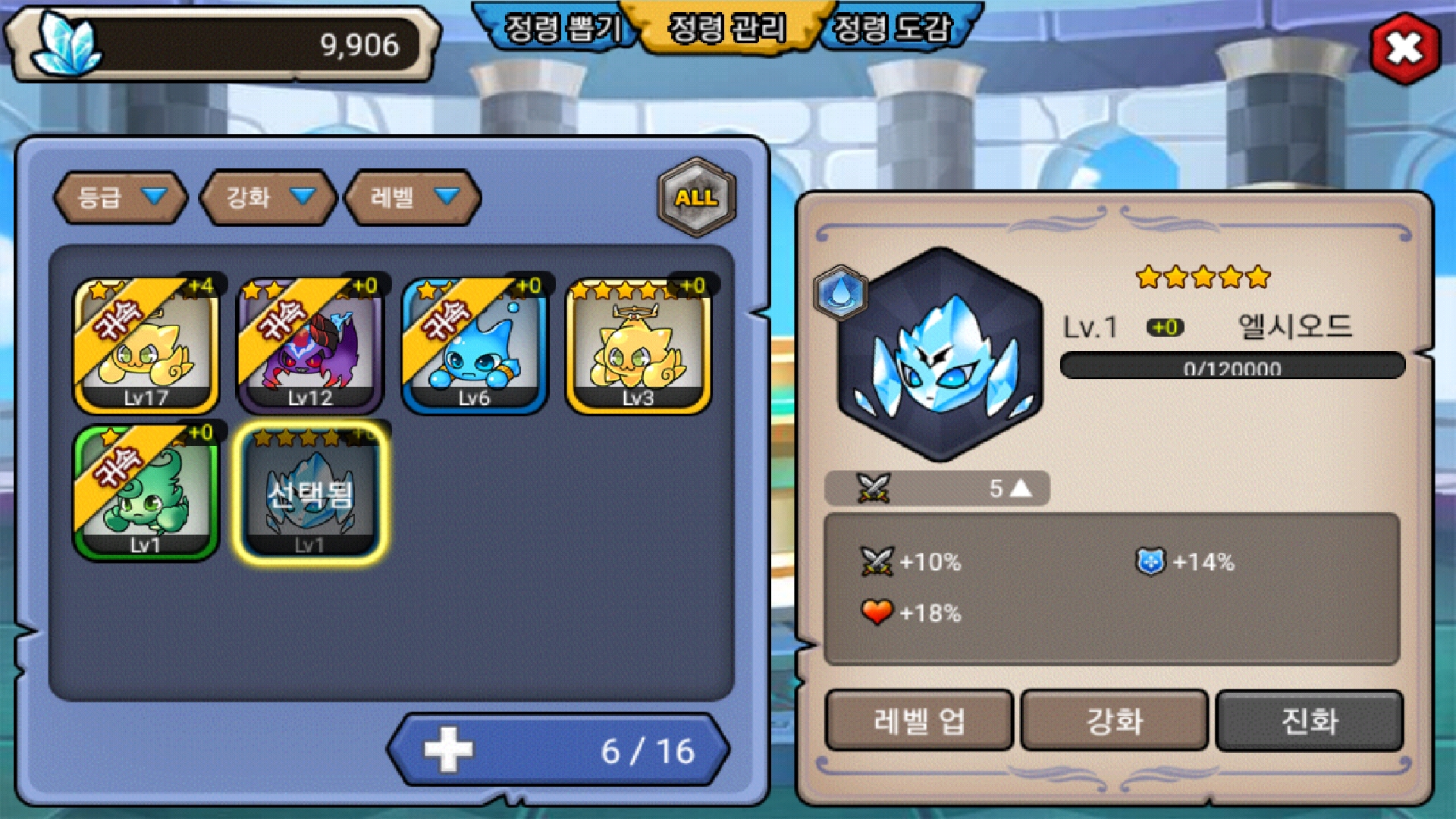This screenshot has height=819, width=1456.
Task: Click the selected Lv1 ice spirit
Action: (x=310, y=493)
